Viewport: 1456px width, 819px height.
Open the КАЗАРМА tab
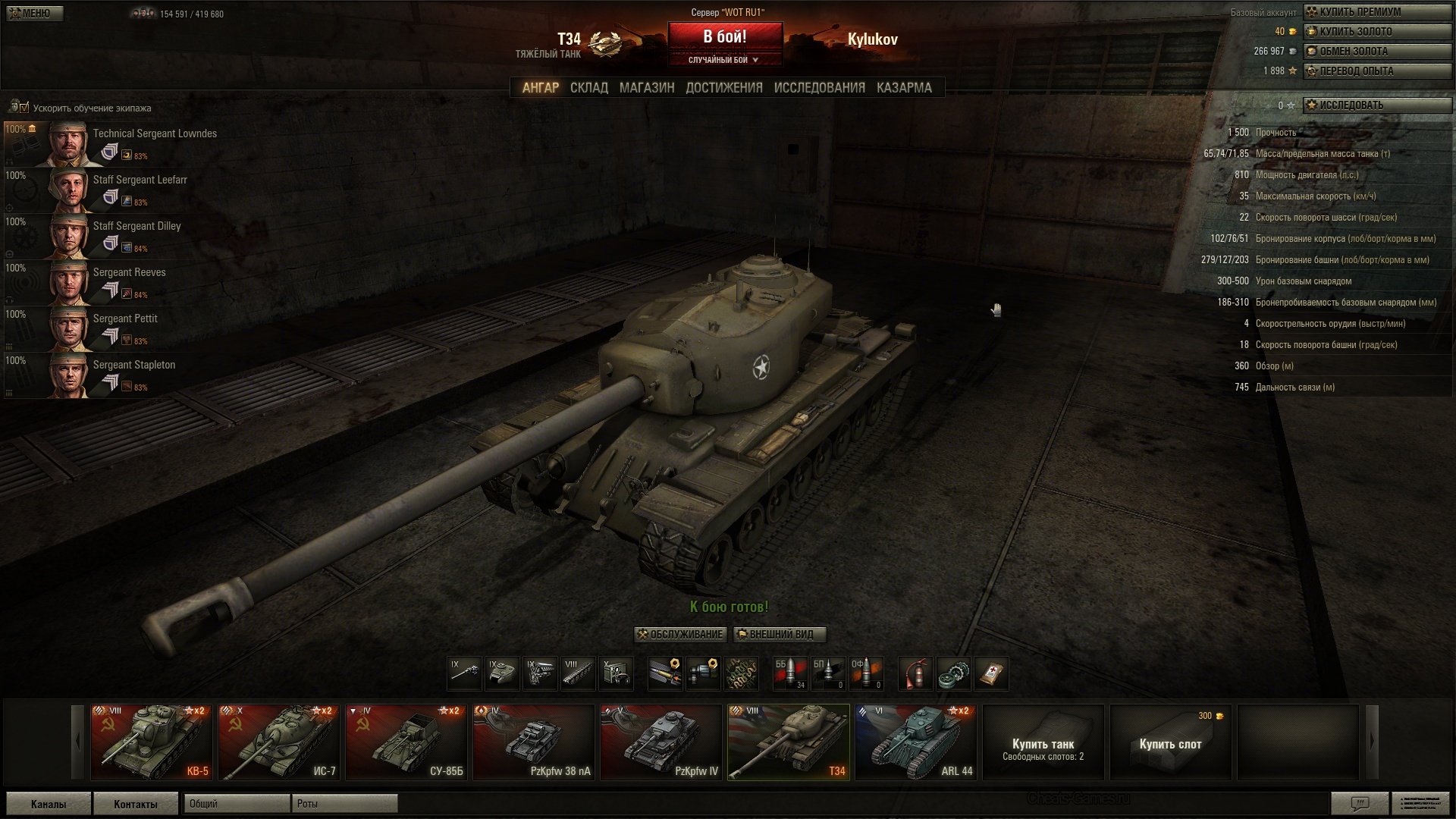[x=904, y=88]
